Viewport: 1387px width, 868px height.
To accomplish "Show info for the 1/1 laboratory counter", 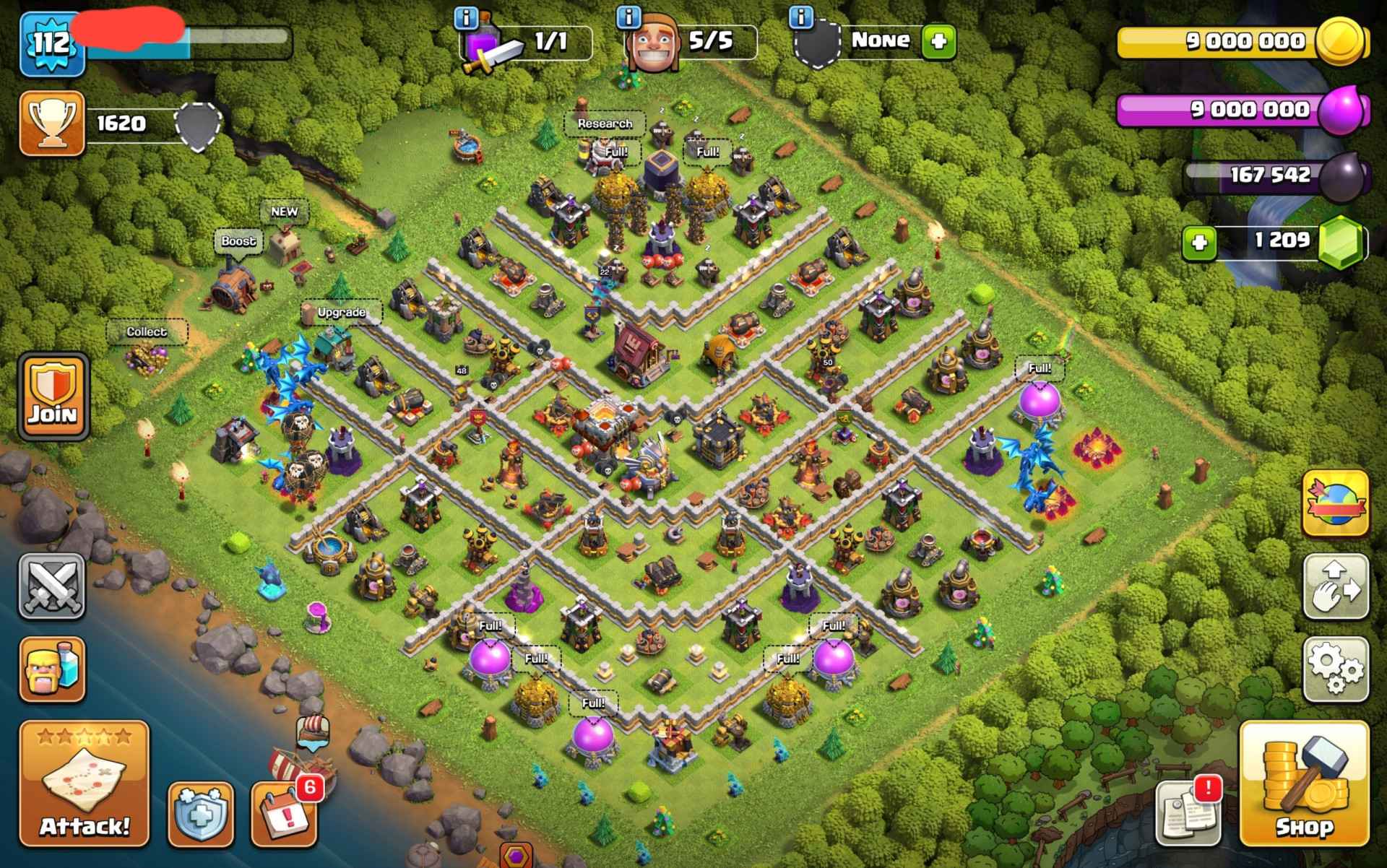I will [467, 17].
